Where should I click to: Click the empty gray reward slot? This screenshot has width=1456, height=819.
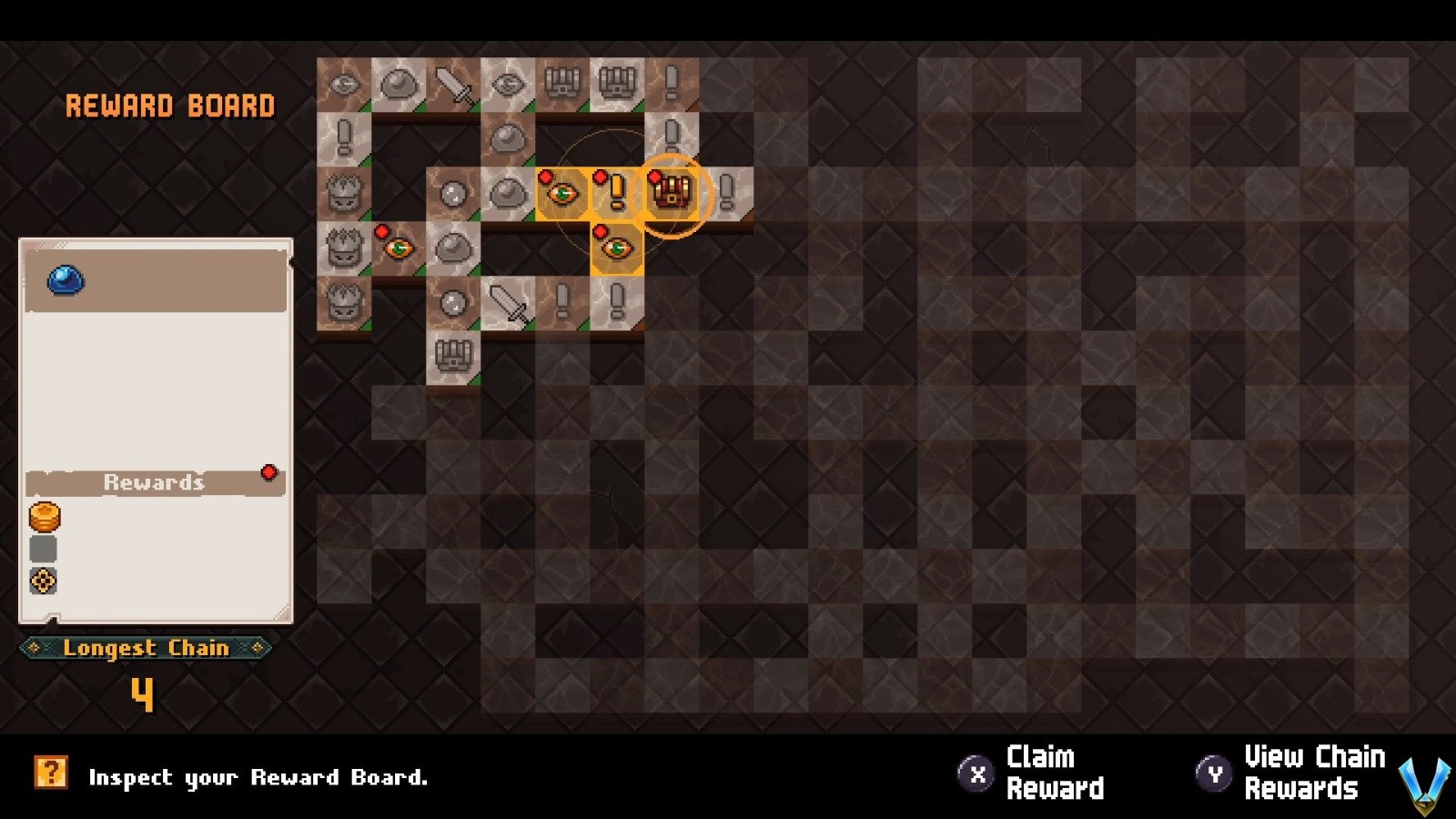[x=41, y=548]
